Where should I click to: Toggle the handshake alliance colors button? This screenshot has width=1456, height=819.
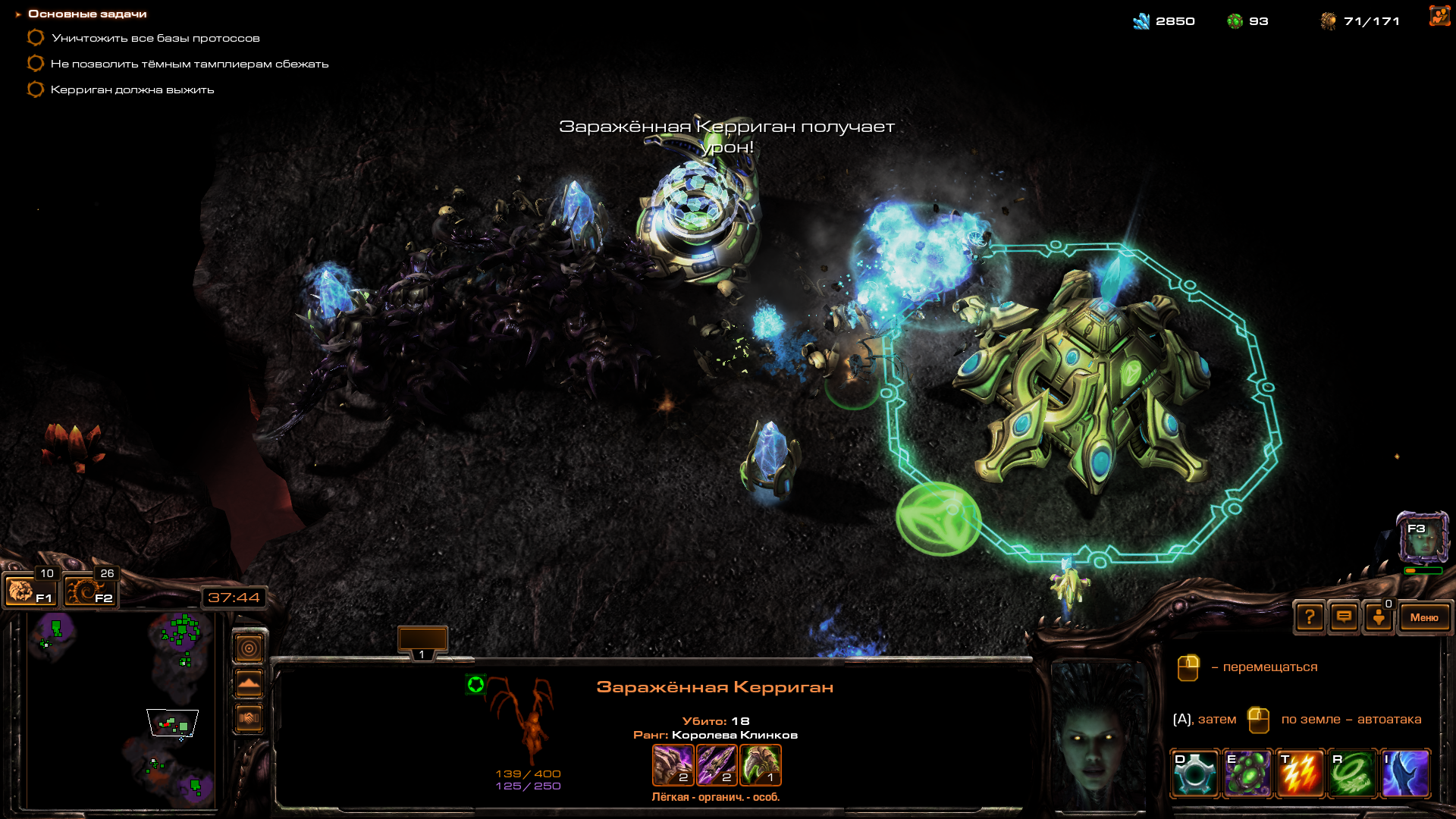click(x=249, y=717)
